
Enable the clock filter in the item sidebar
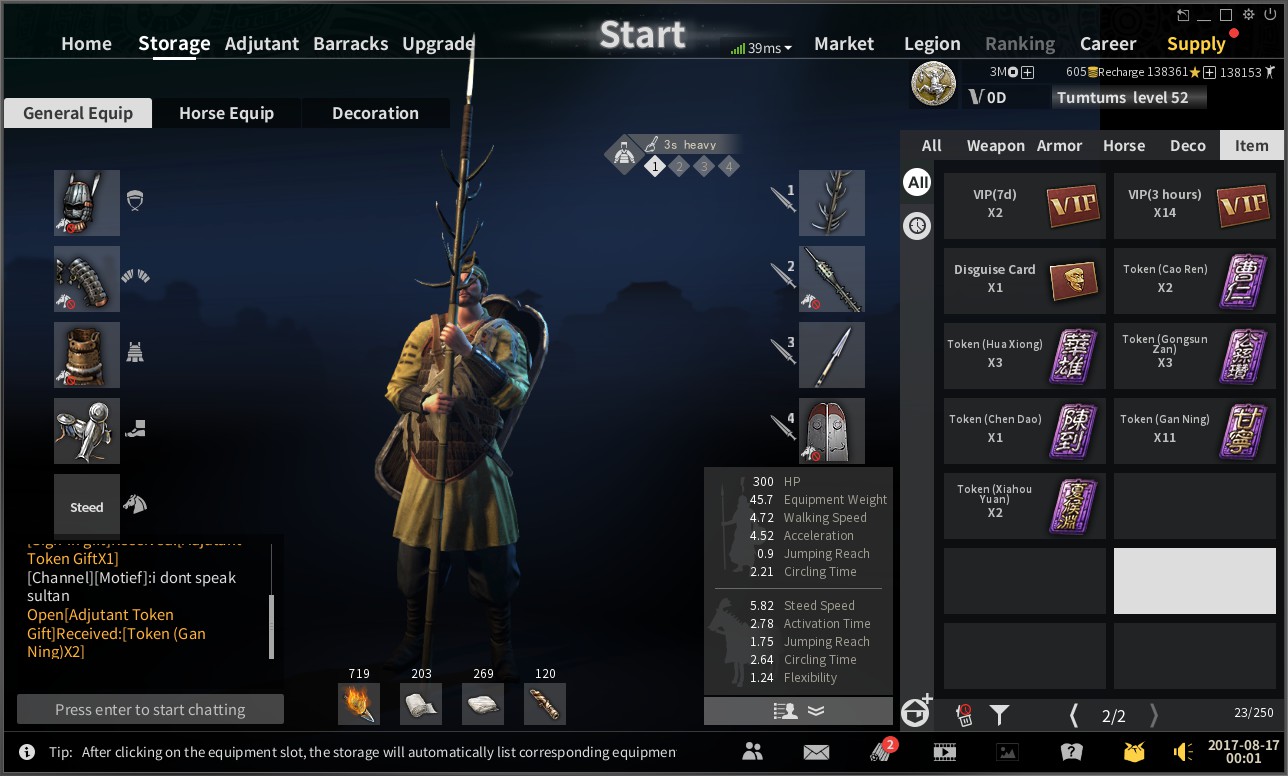tap(917, 226)
